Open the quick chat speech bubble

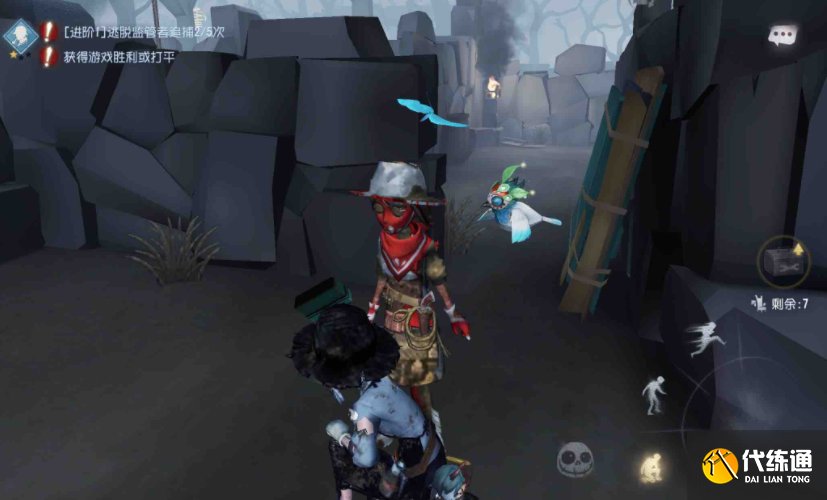(x=782, y=35)
